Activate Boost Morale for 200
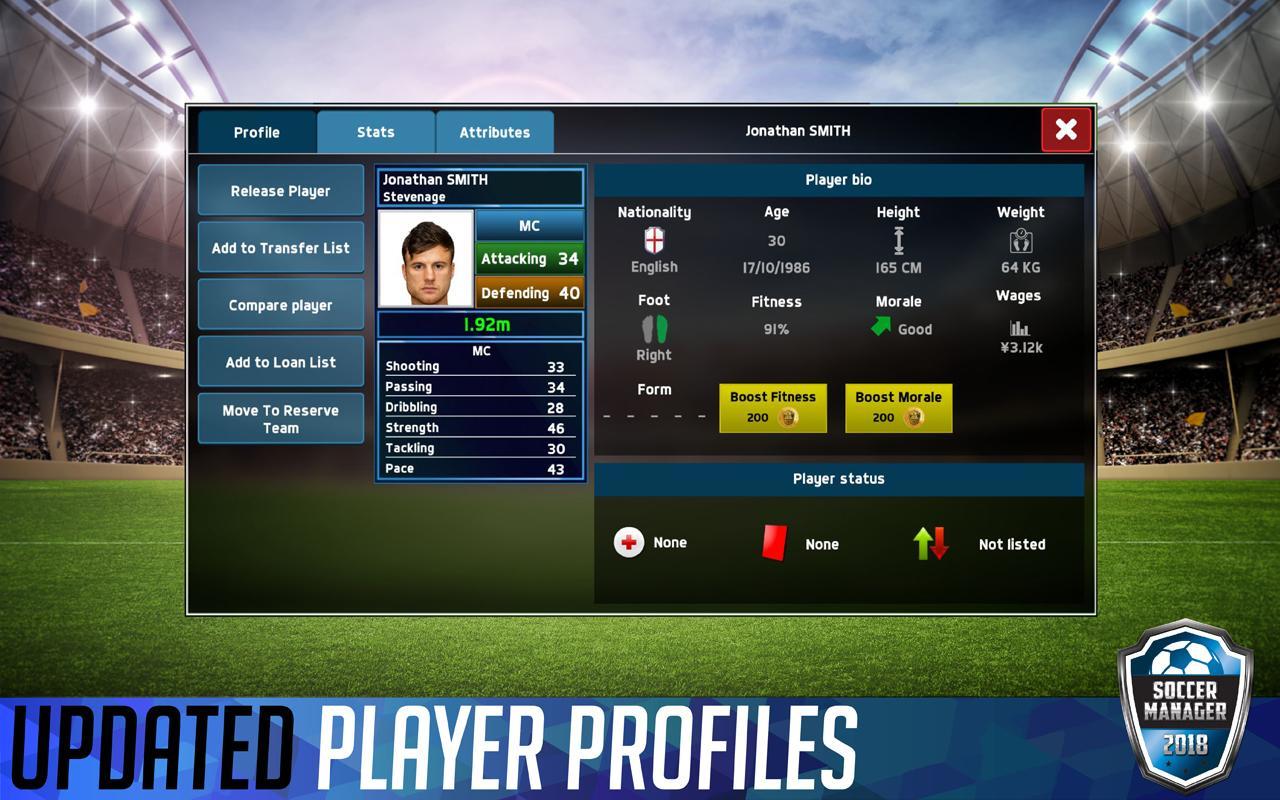Screen dimensions: 1280x800 [897, 407]
